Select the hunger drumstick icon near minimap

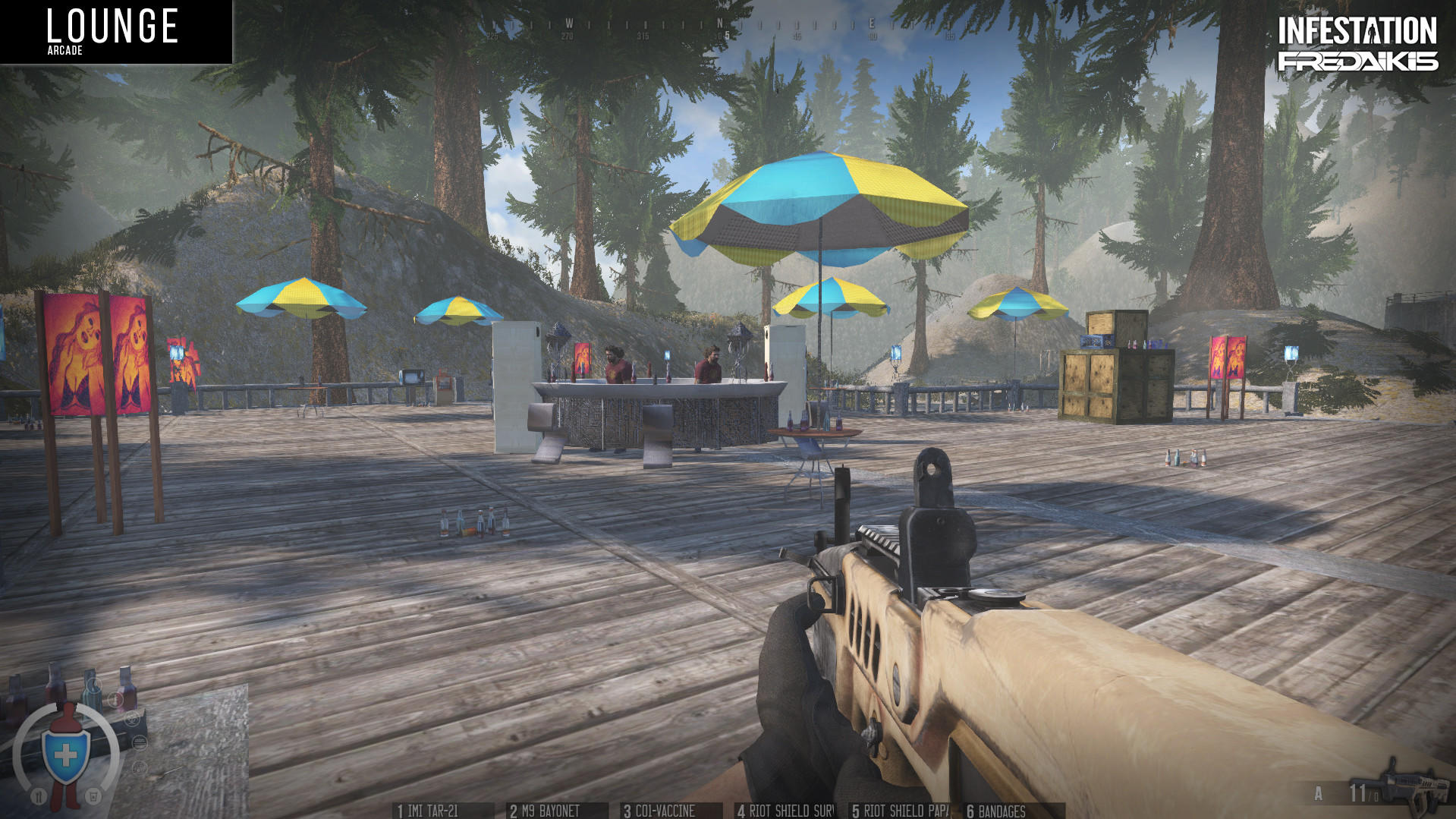(39, 796)
